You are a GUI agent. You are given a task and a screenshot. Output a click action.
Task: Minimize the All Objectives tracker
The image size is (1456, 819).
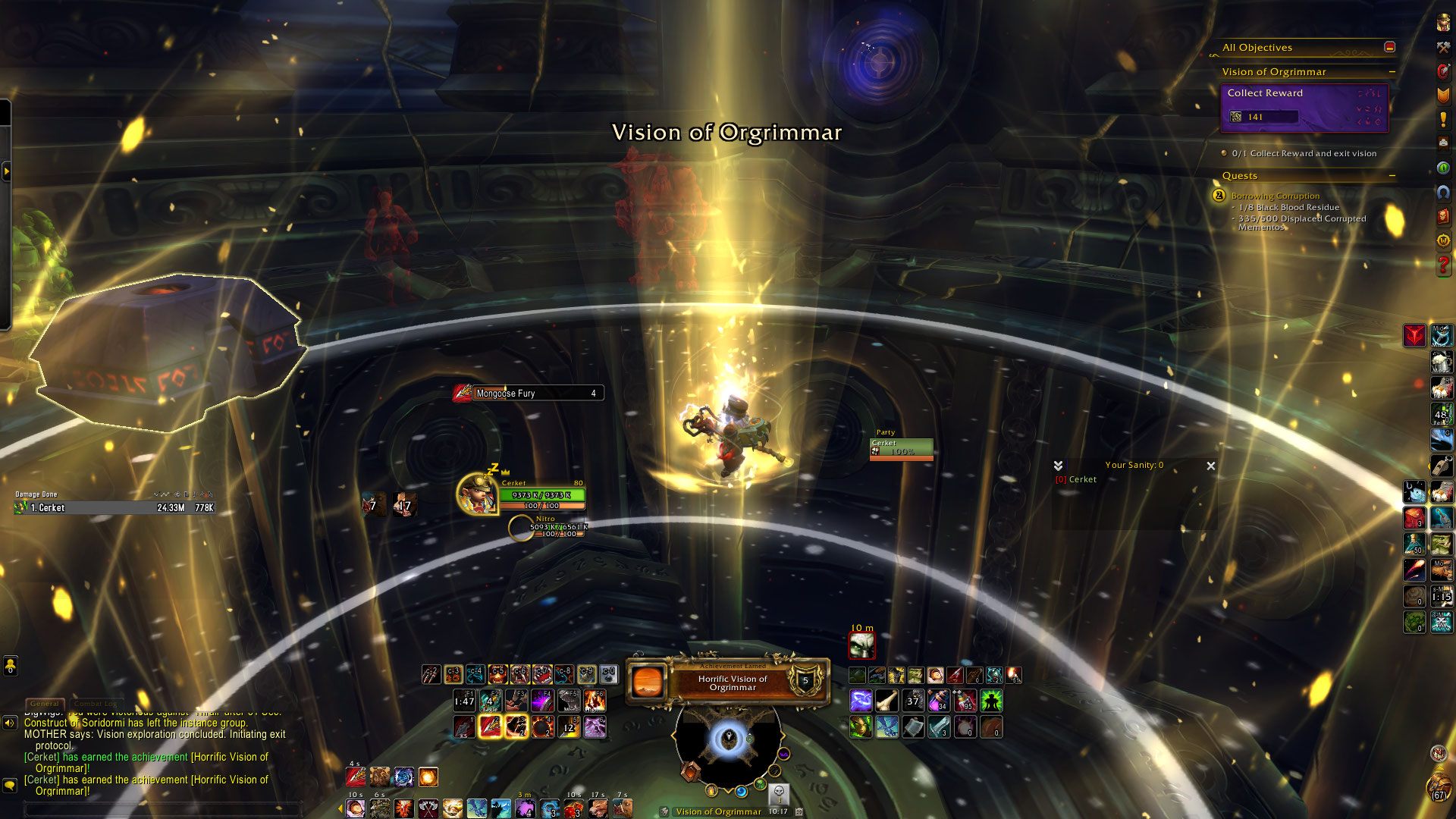coord(1389,47)
